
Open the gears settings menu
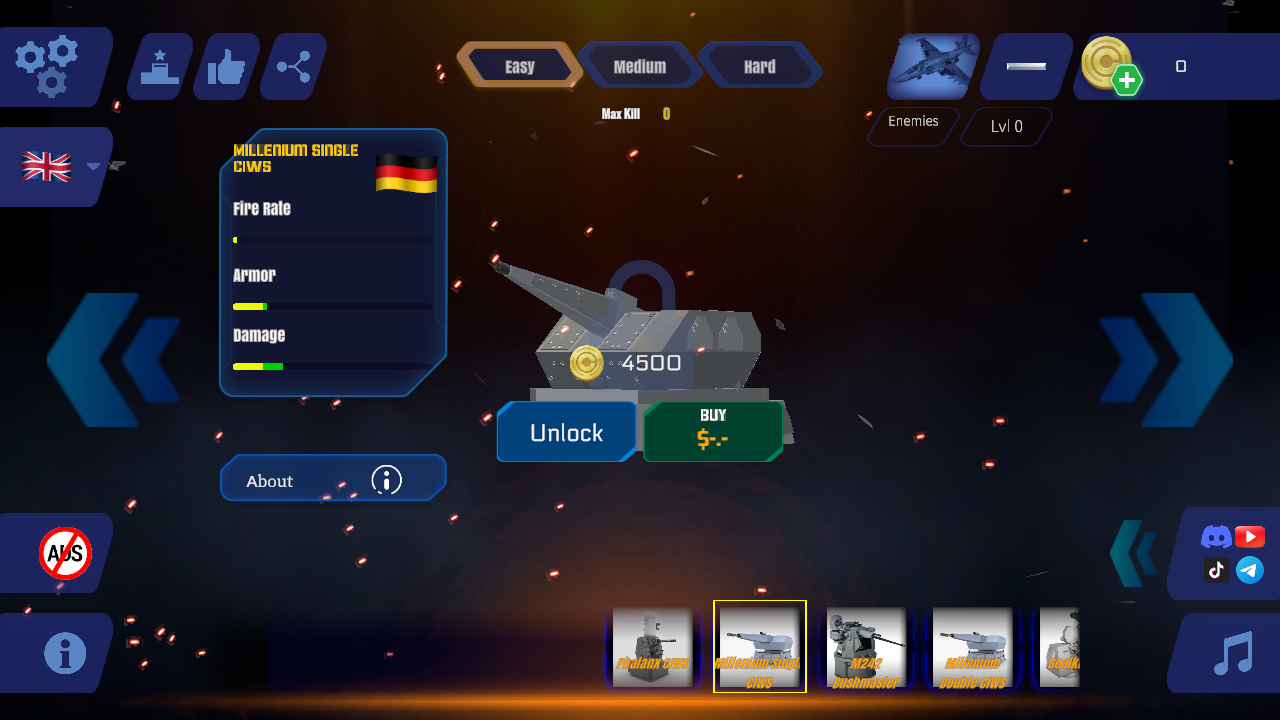[48, 66]
